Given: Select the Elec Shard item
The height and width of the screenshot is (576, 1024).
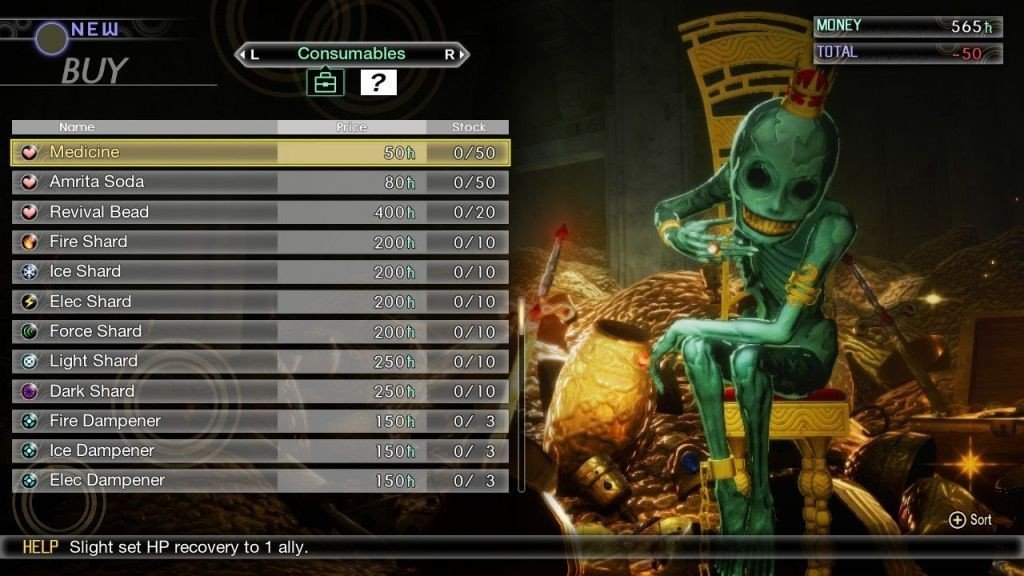Looking at the screenshot, I should point(260,302).
